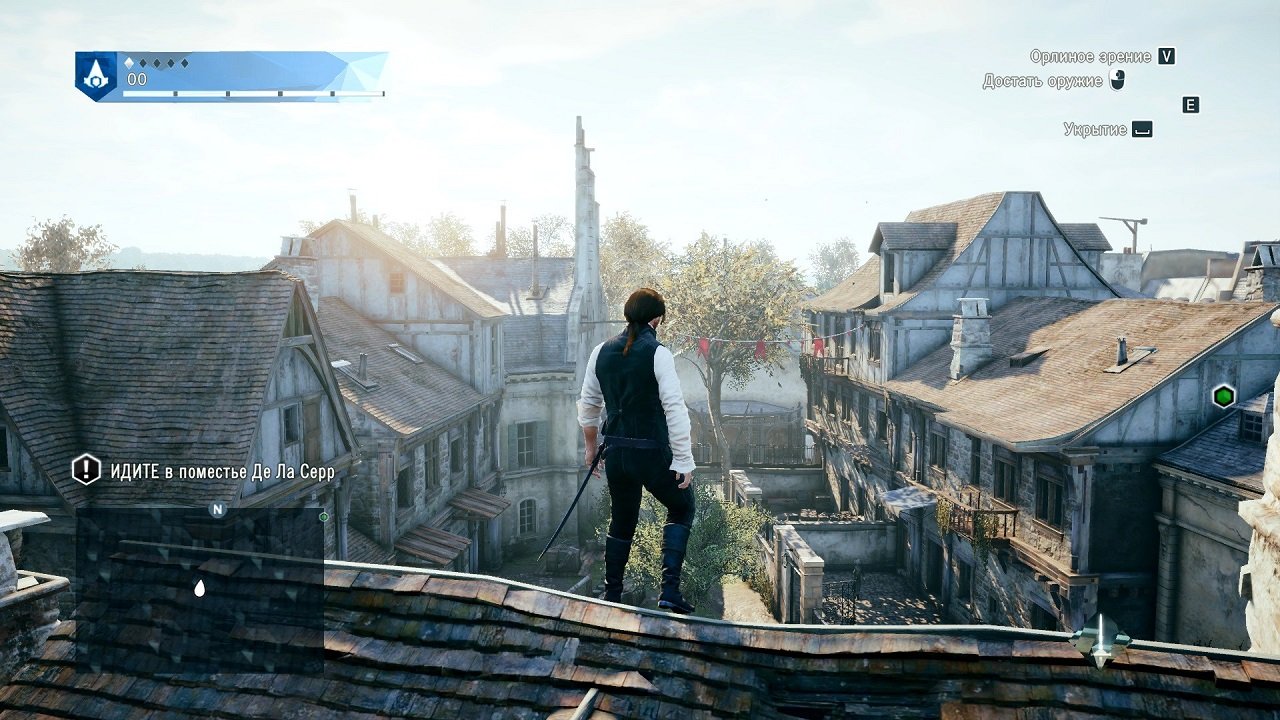Click the second darkened diamond marker
Screen dimensions: 1280x720
(x=142, y=62)
